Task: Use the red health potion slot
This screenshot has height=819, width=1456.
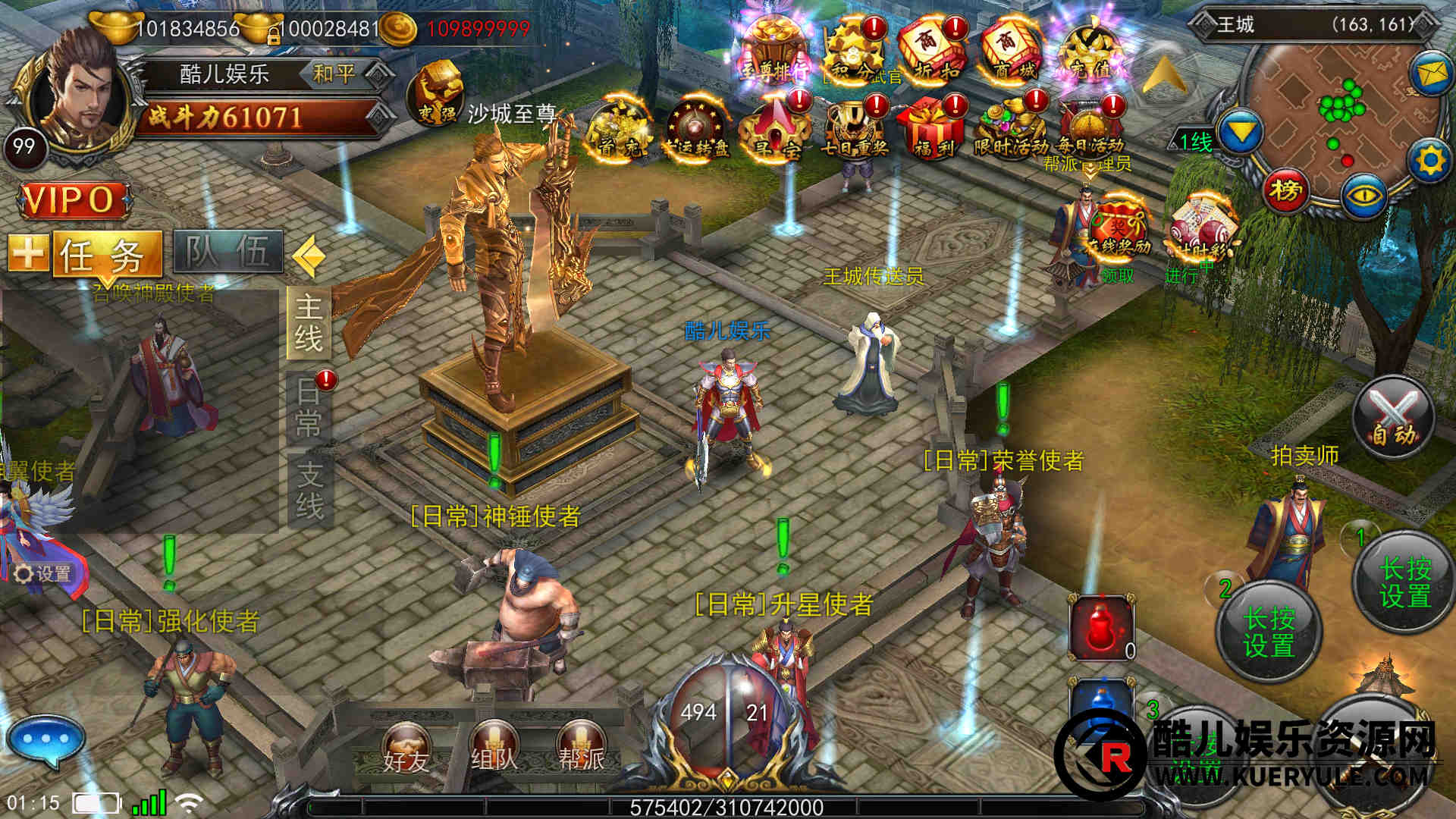Action: point(1101,626)
